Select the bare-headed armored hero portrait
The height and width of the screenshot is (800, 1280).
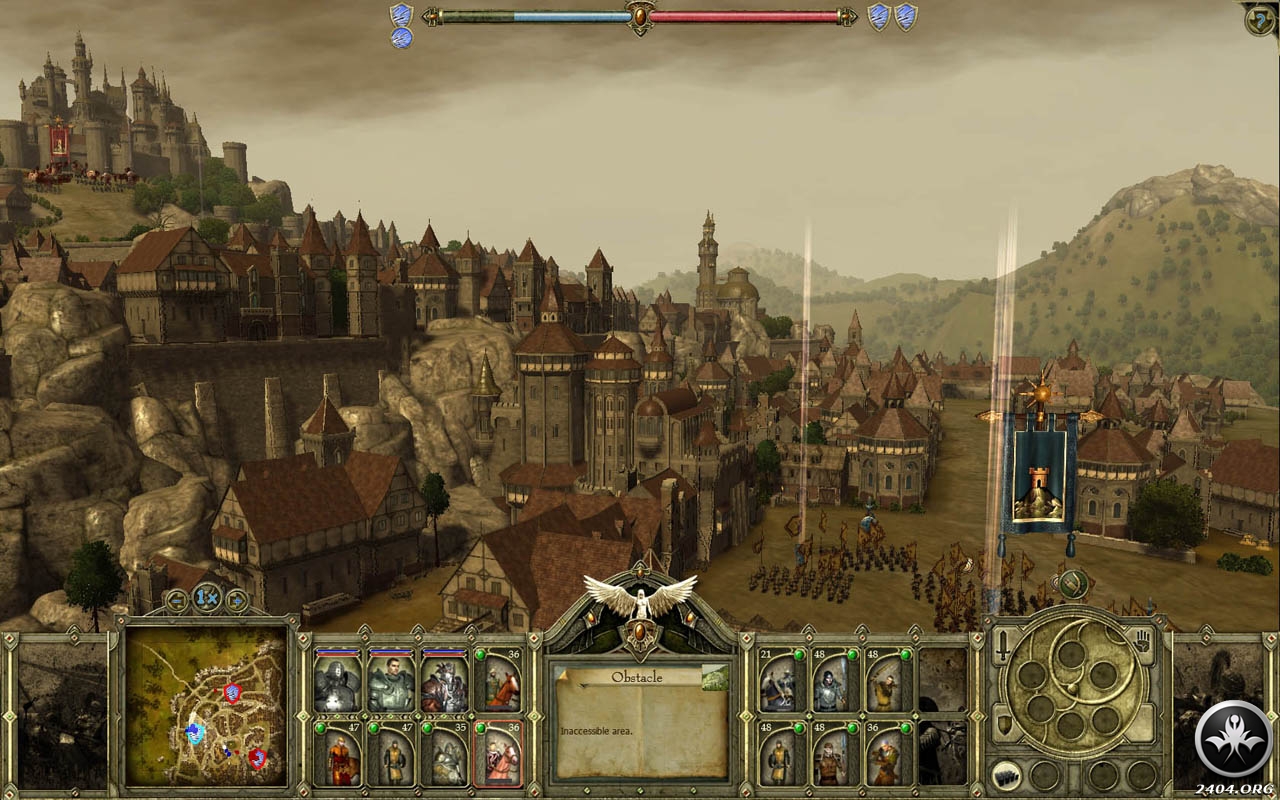click(x=390, y=681)
